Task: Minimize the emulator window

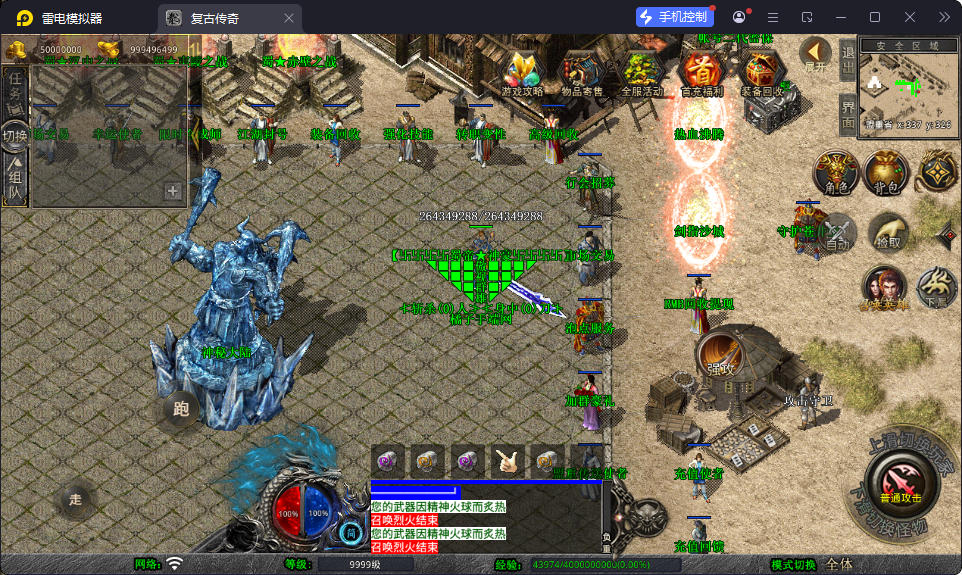Action: tap(840, 17)
